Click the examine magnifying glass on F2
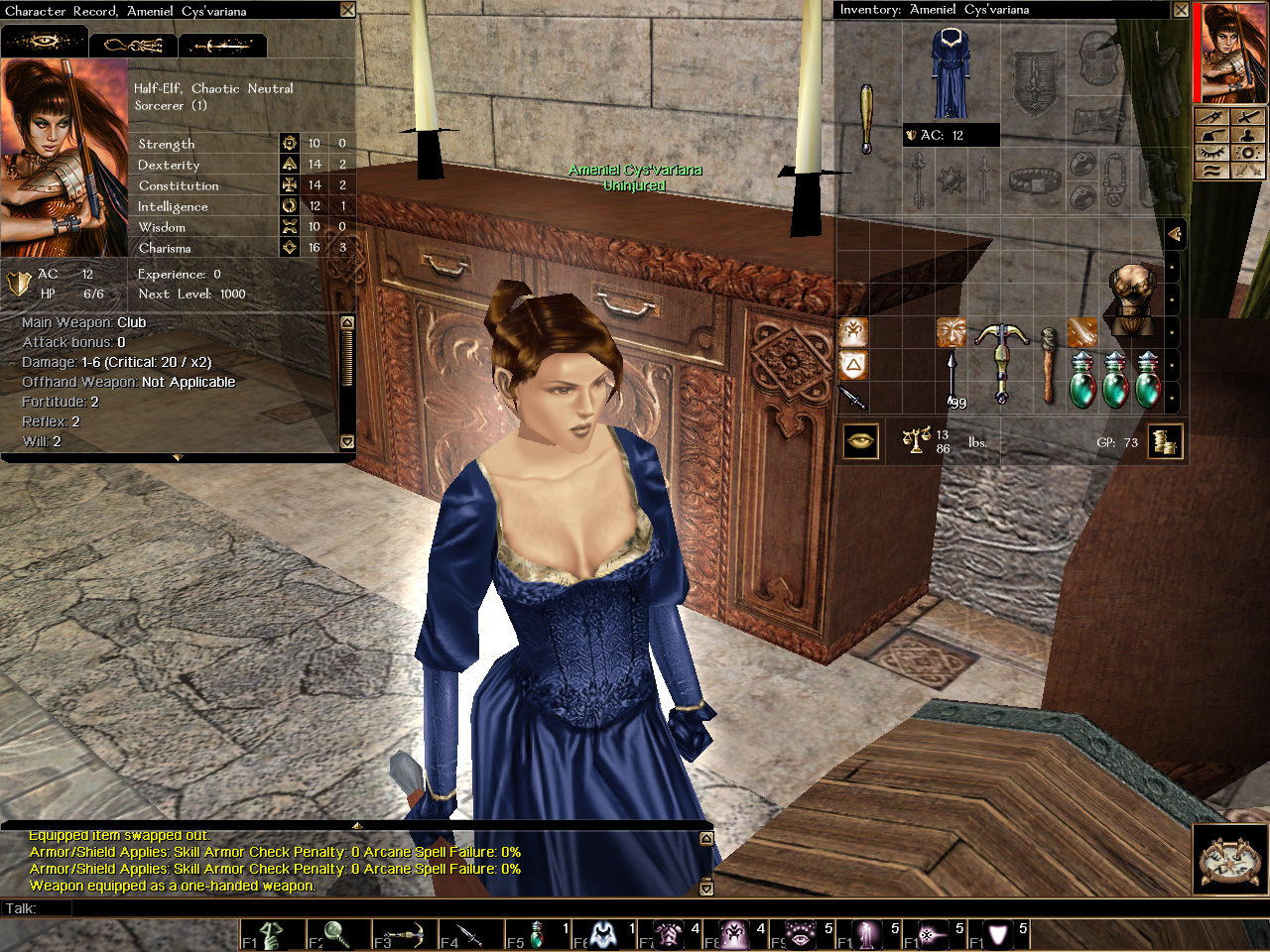1270x952 pixels. [x=336, y=933]
